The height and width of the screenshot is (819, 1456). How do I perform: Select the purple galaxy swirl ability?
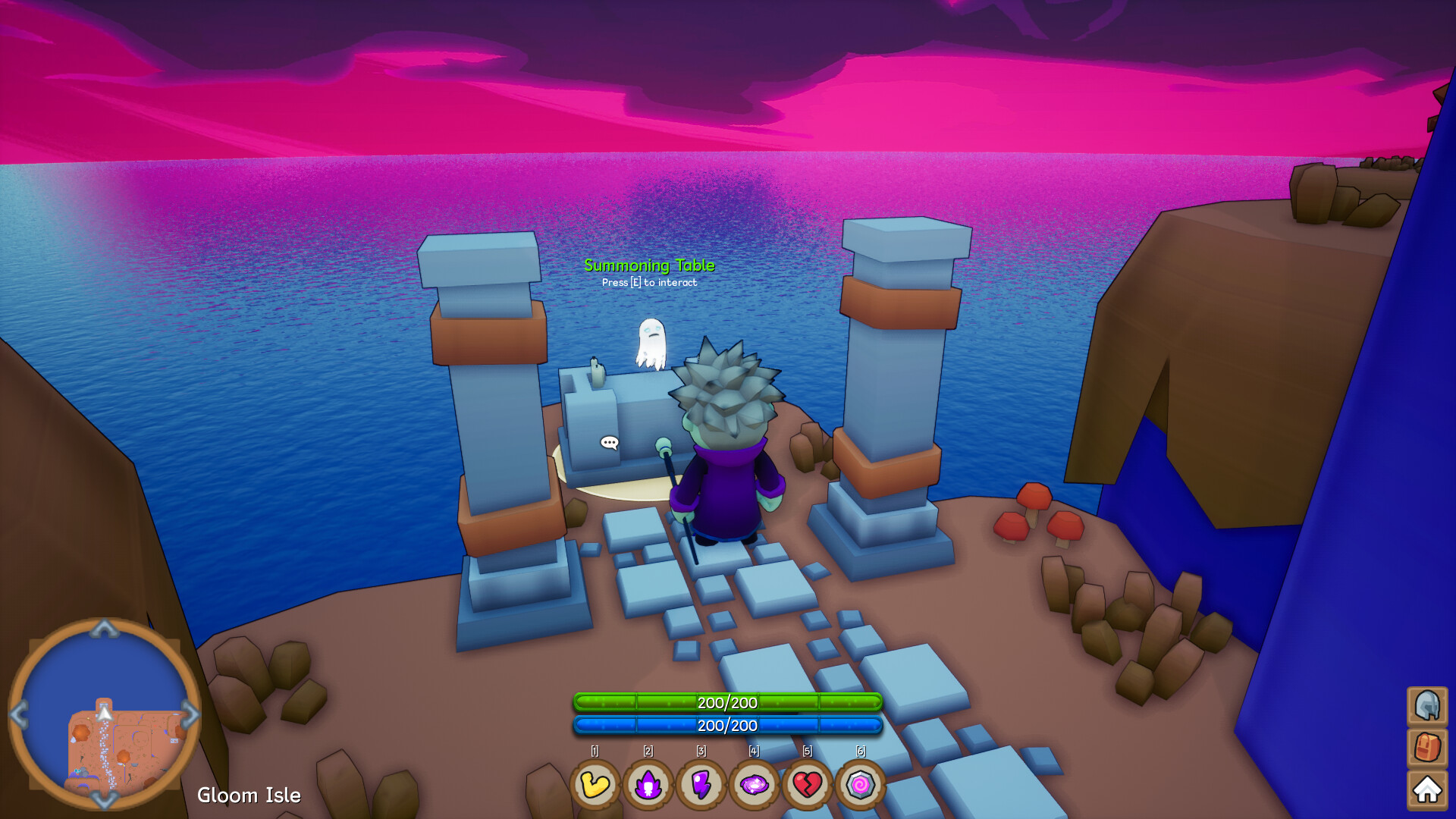tap(755, 785)
